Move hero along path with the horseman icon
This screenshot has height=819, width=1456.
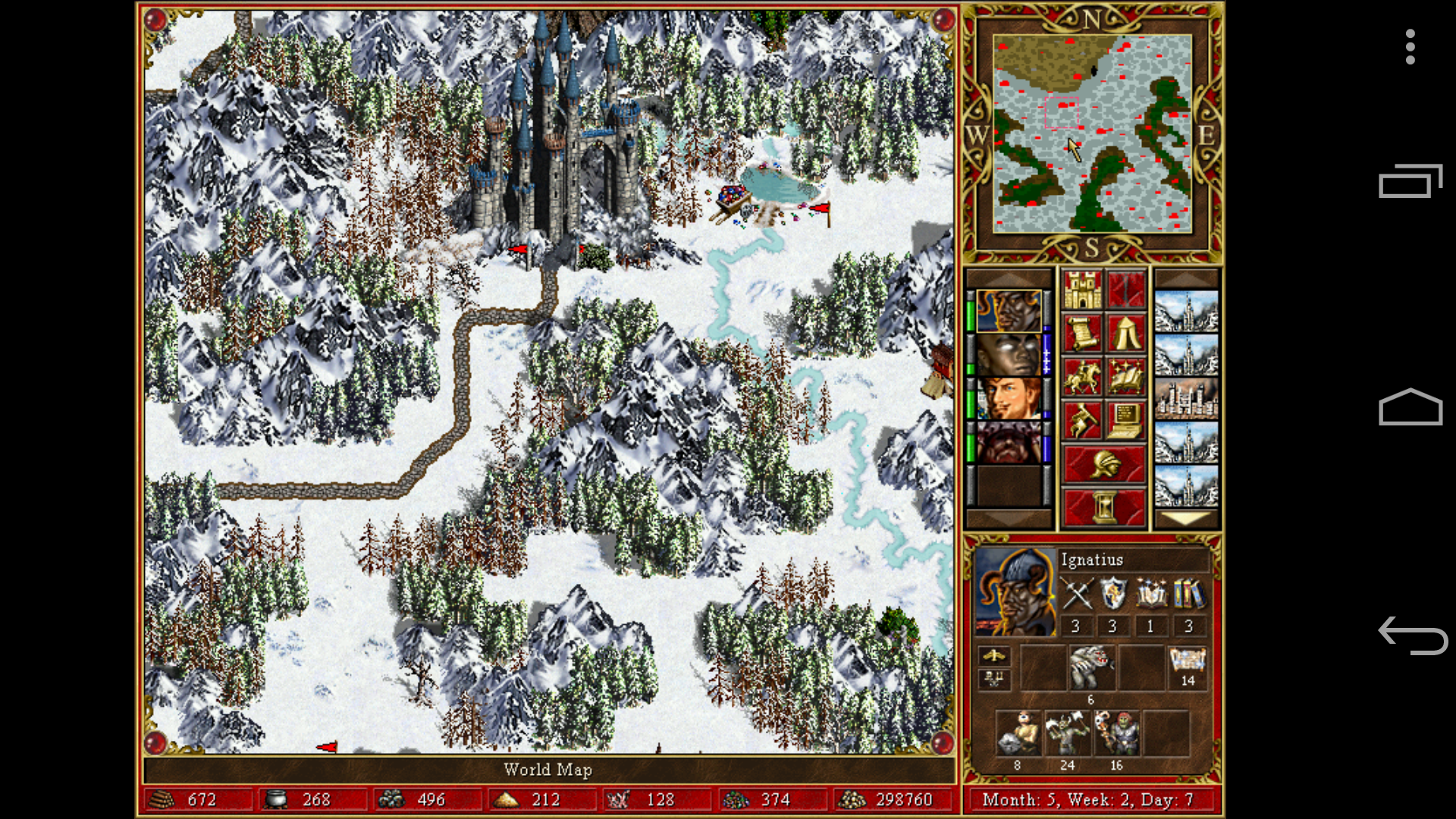(1084, 378)
